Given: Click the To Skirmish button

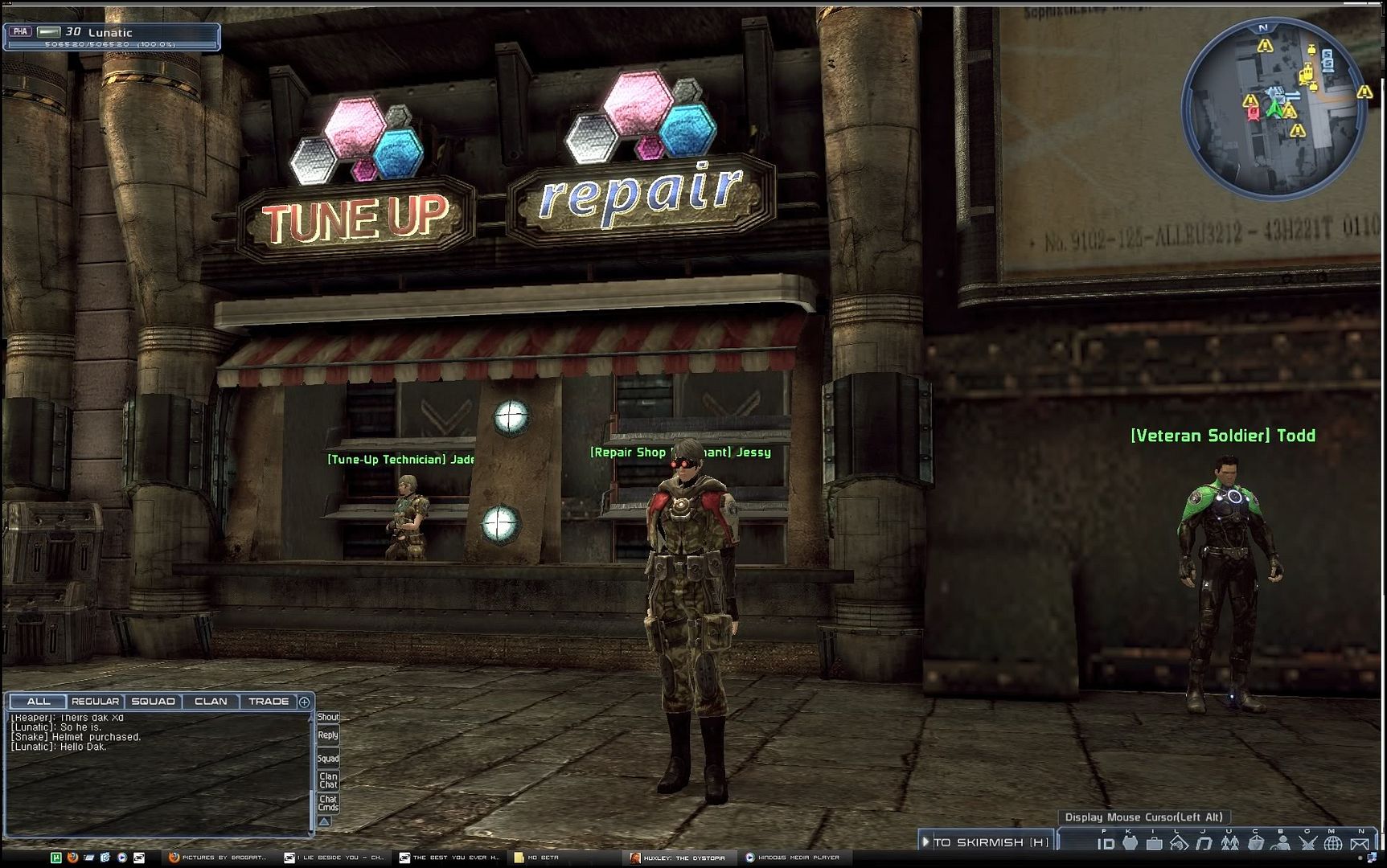Looking at the screenshot, I should point(987,842).
